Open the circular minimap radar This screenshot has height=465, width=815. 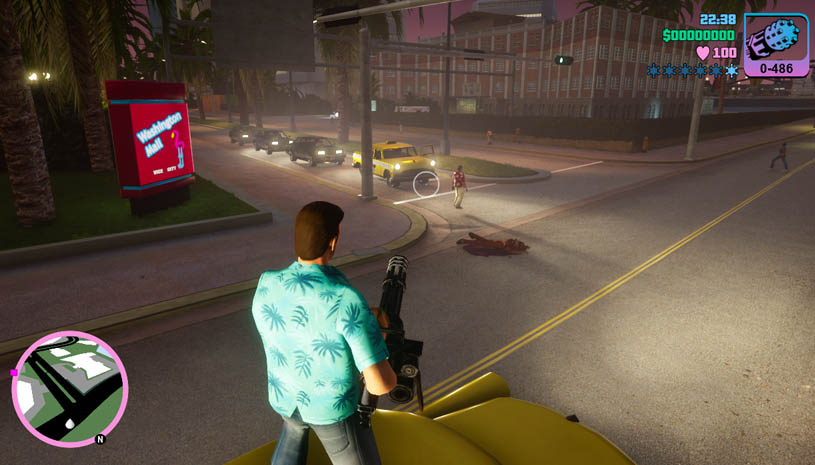(x=69, y=388)
